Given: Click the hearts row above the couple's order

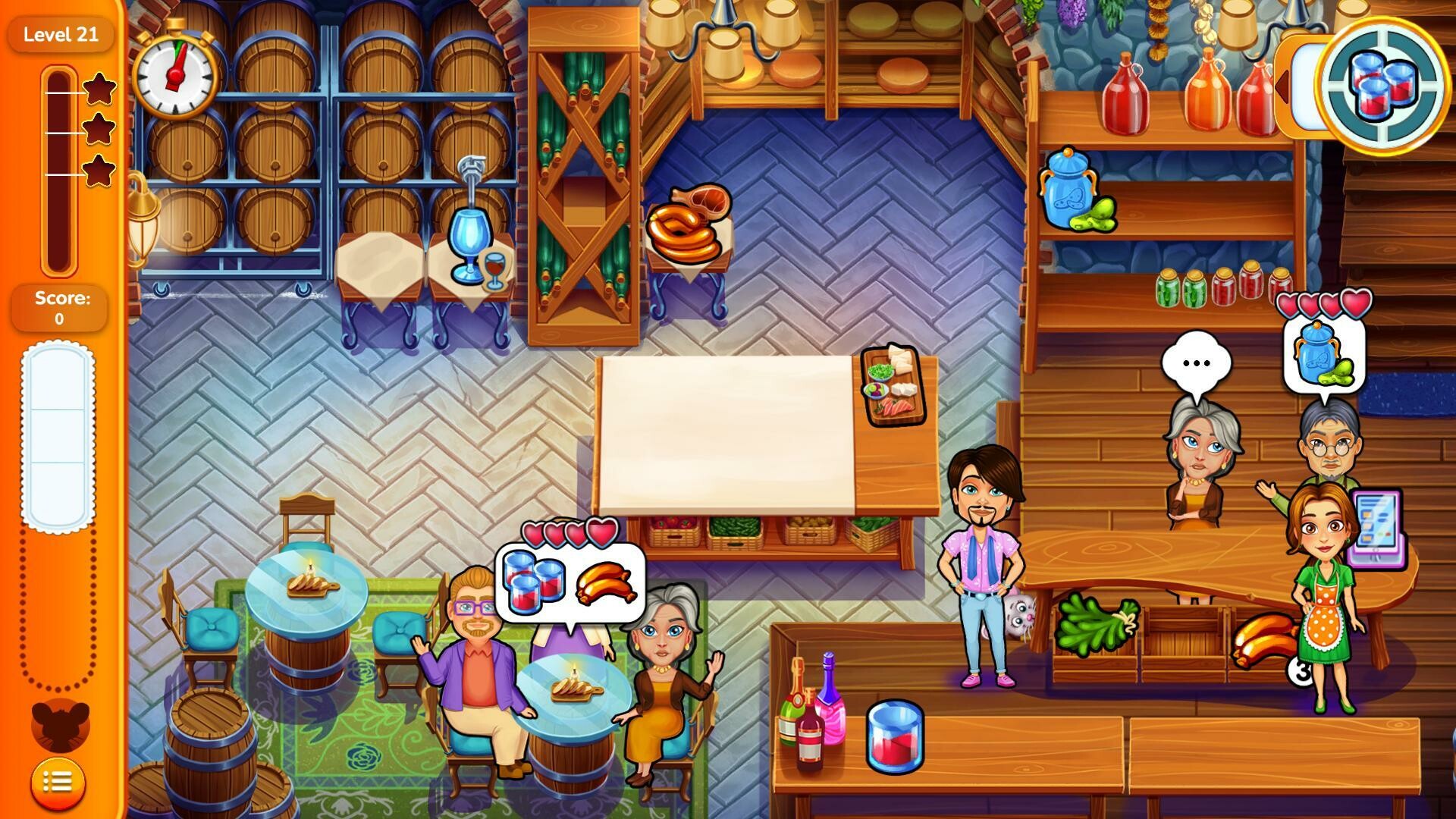Looking at the screenshot, I should 573,534.
